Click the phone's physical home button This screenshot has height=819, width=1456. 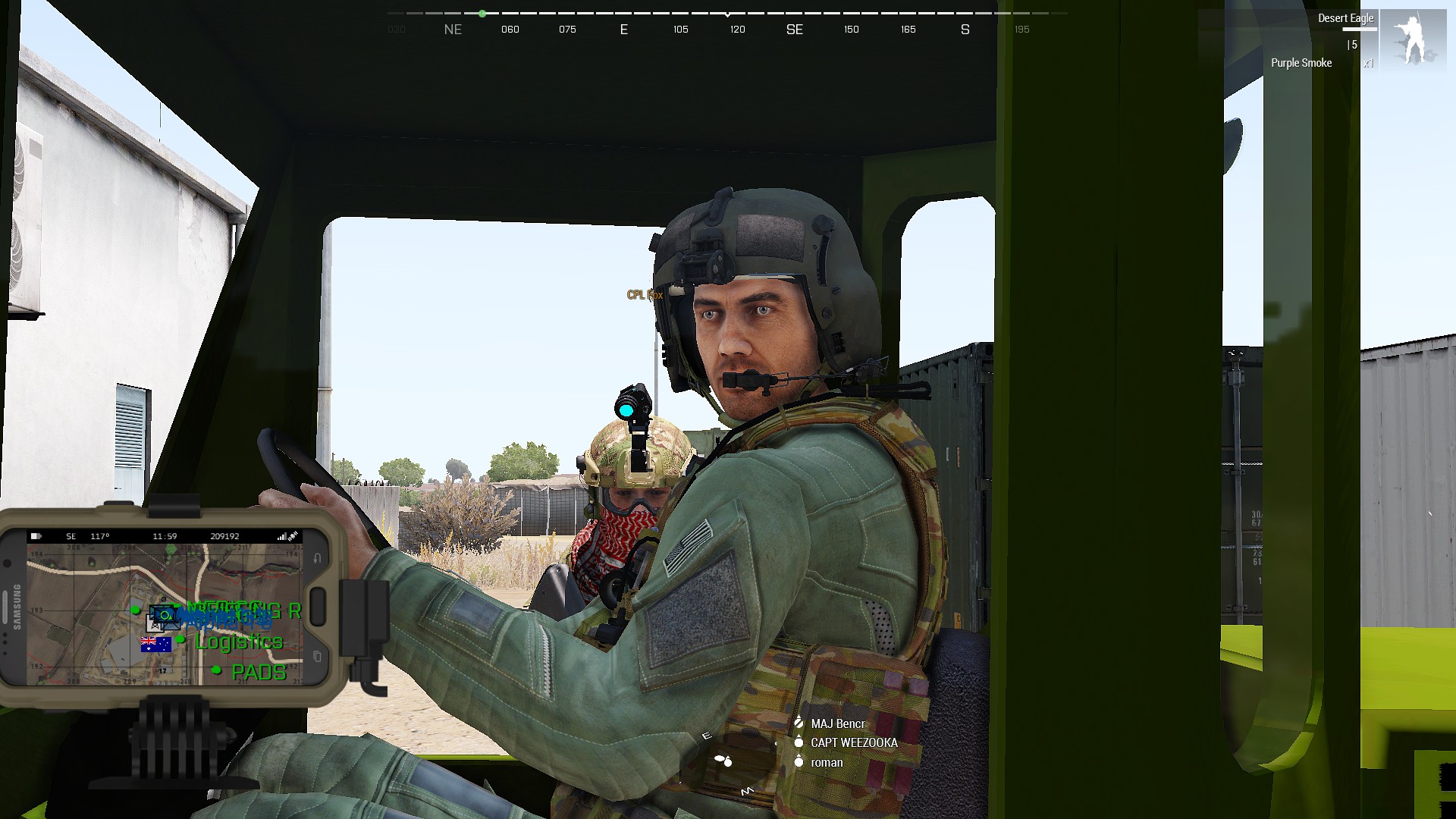pyautogui.click(x=318, y=605)
